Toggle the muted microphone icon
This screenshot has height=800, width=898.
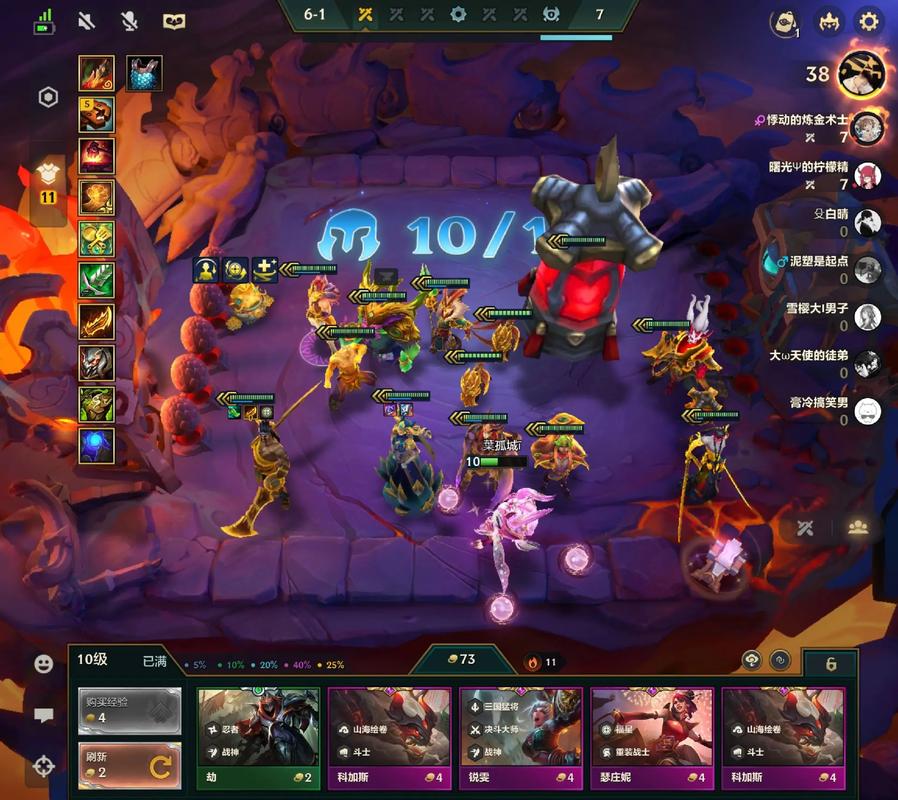(x=130, y=20)
